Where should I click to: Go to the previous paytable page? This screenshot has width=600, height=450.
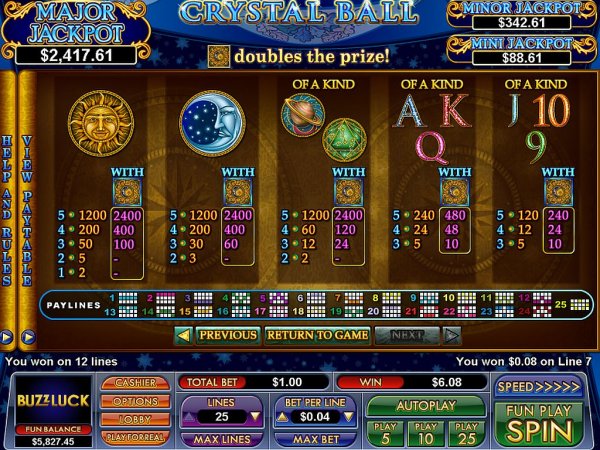click(x=219, y=336)
